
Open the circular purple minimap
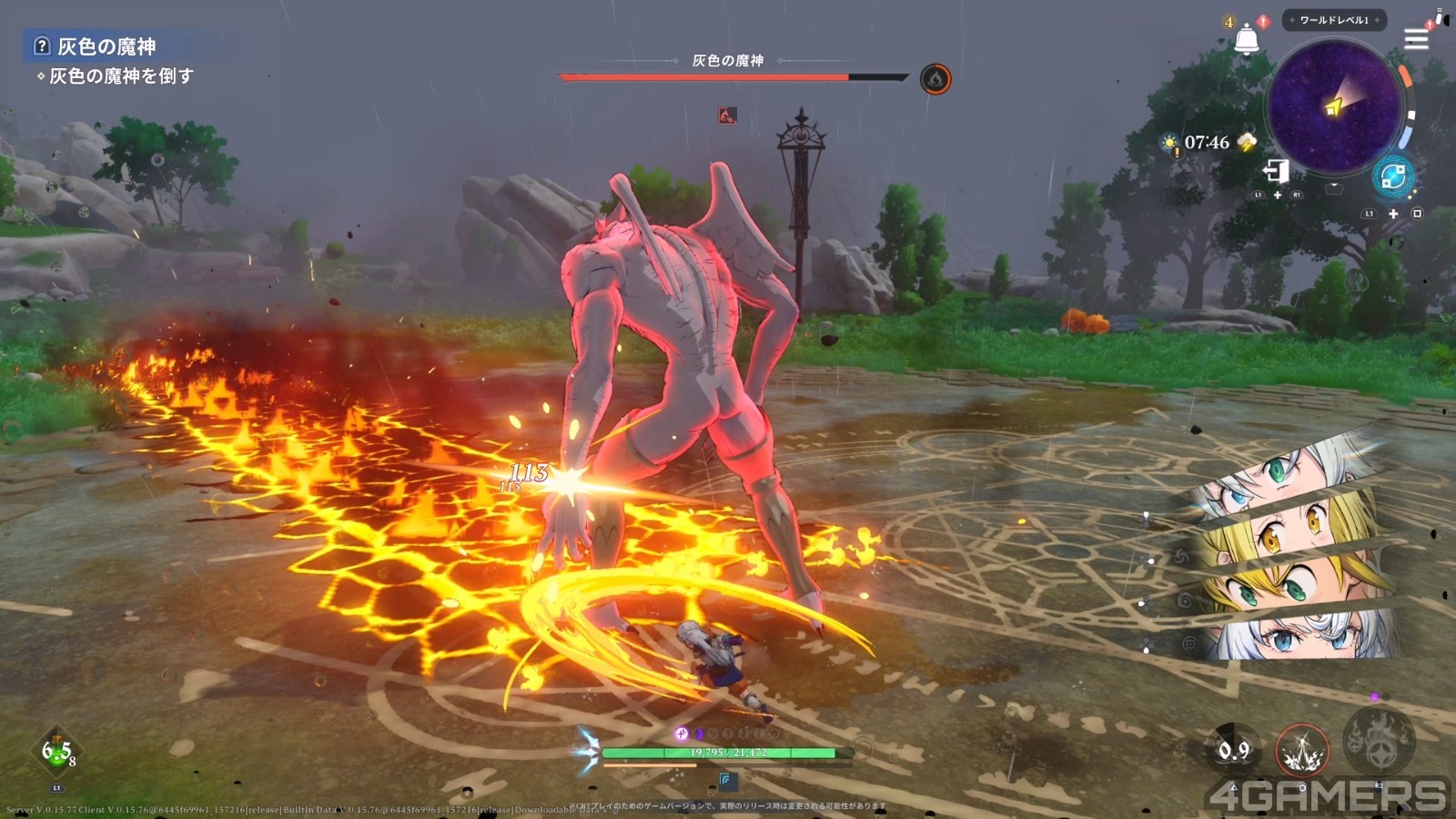[1334, 107]
